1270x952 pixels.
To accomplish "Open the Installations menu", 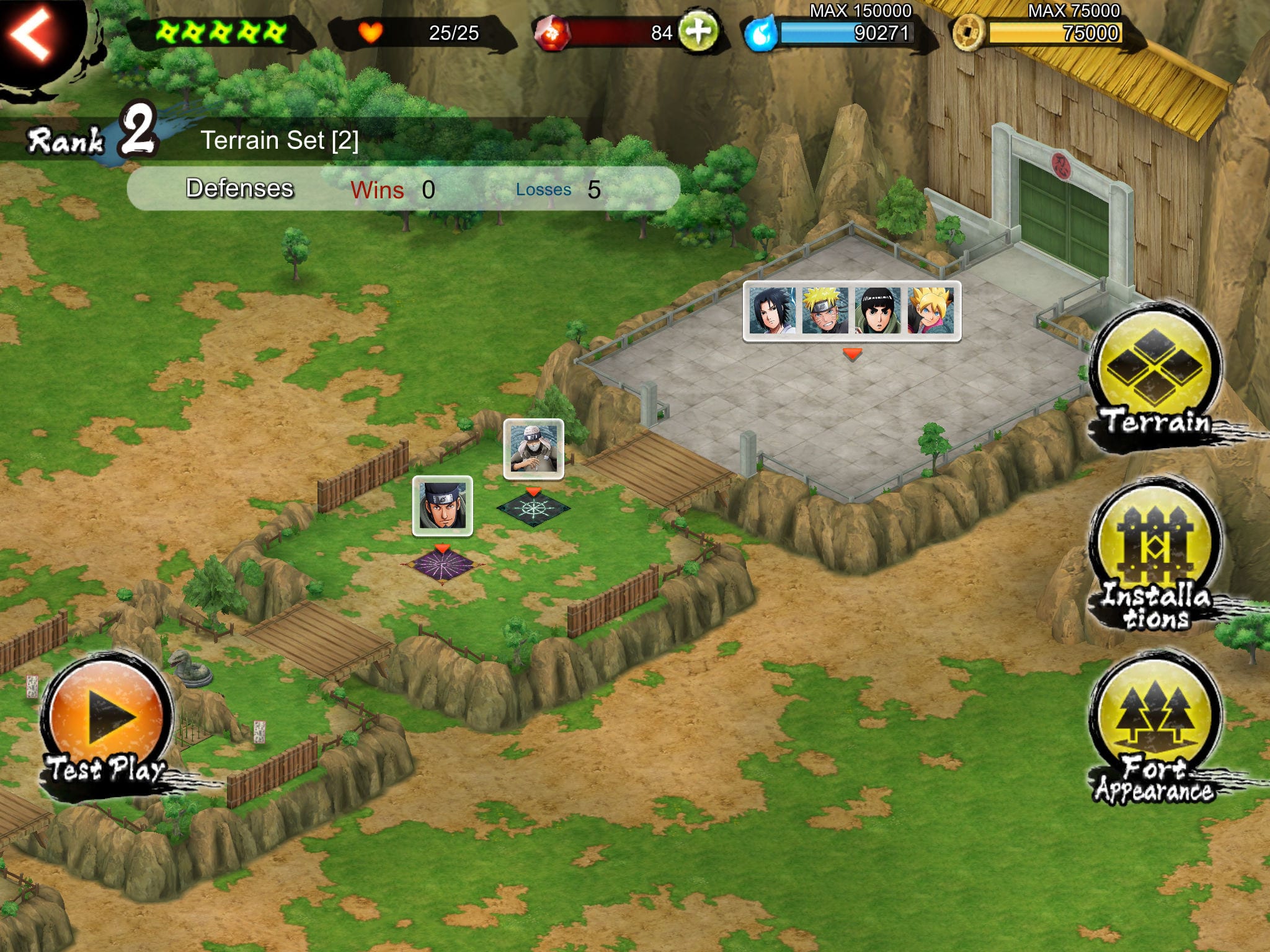I will (1156, 553).
